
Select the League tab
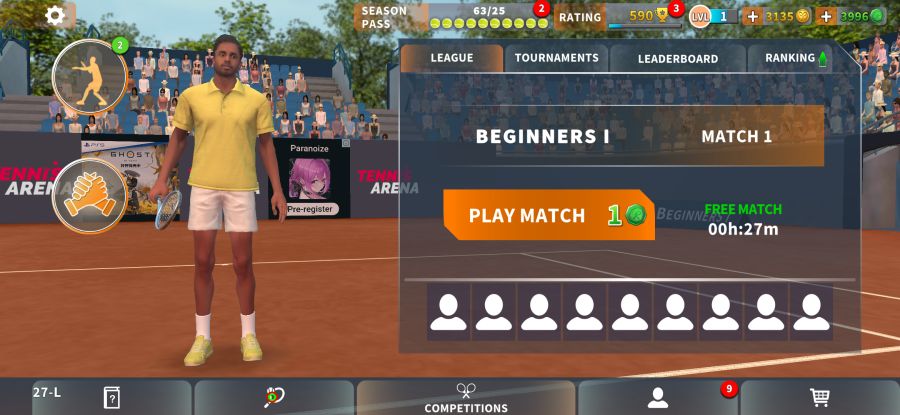pyautogui.click(x=451, y=58)
